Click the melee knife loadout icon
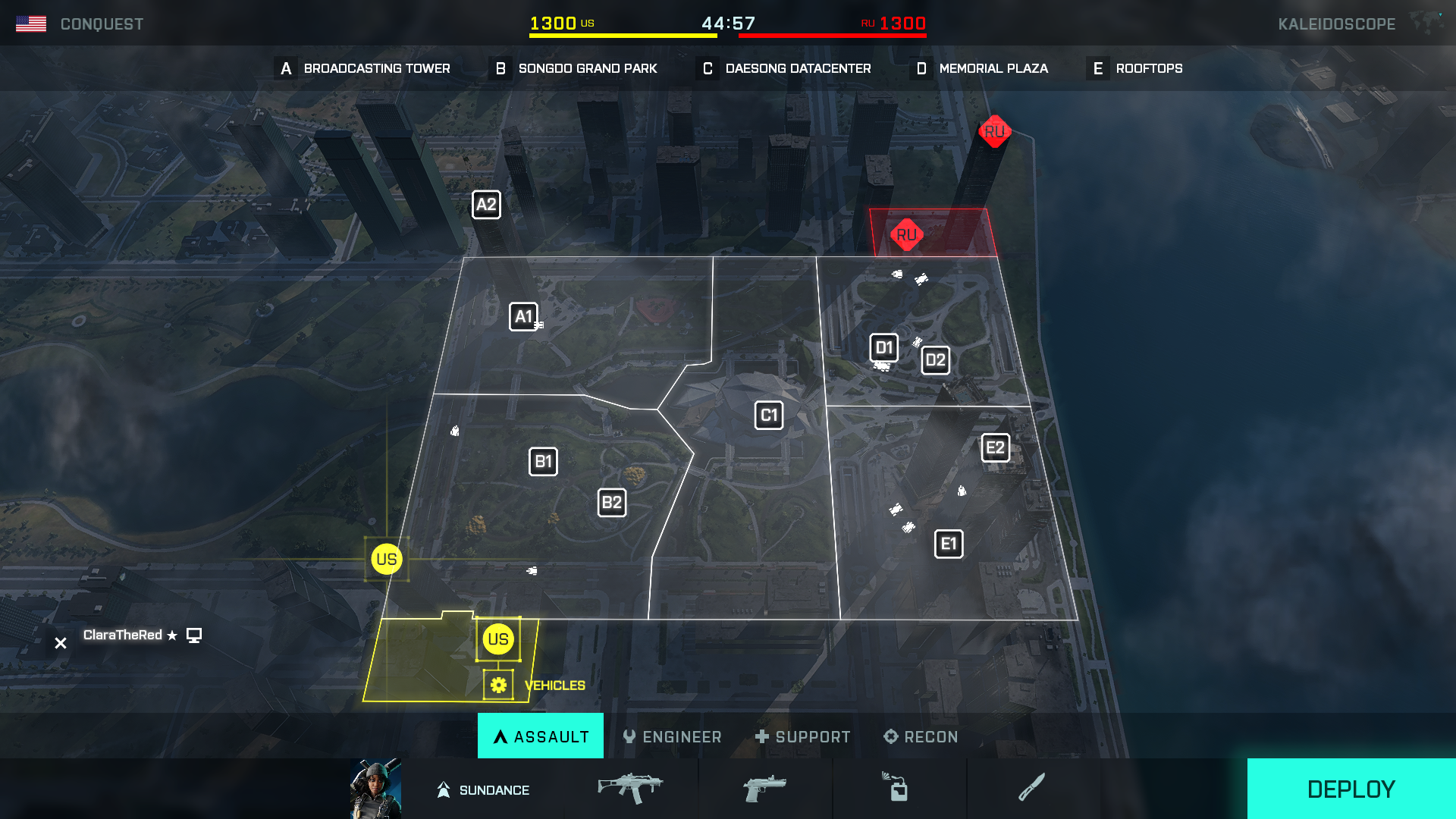The width and height of the screenshot is (1456, 819). tap(1033, 789)
